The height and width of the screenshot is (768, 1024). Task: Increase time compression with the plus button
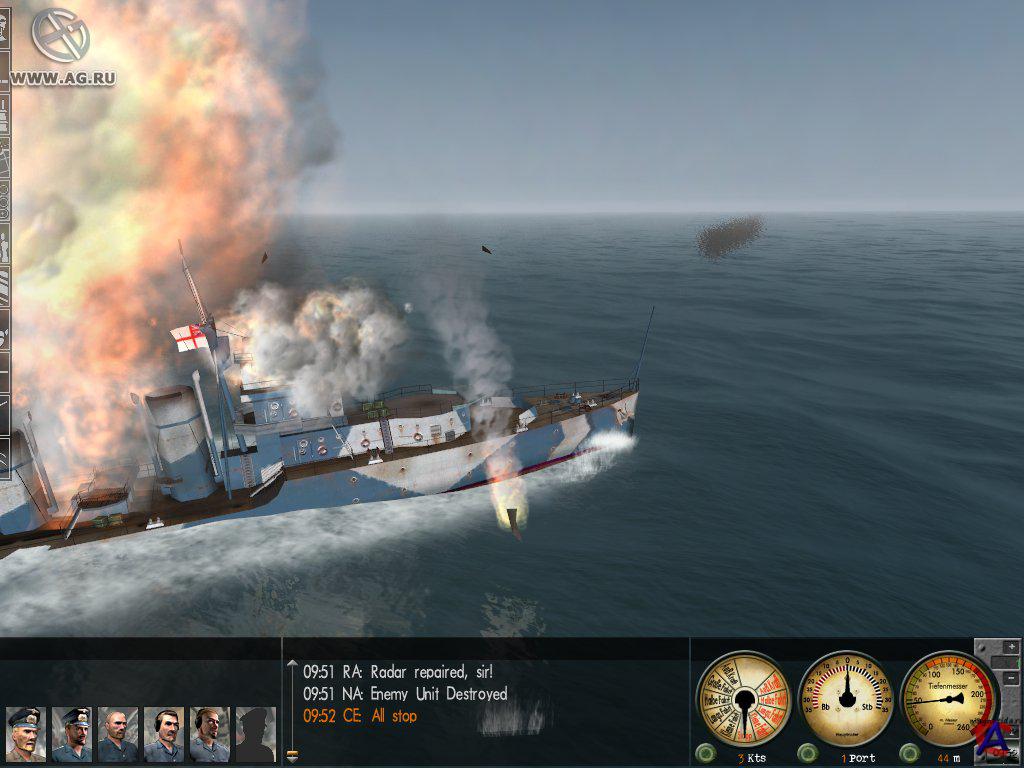1013,648
